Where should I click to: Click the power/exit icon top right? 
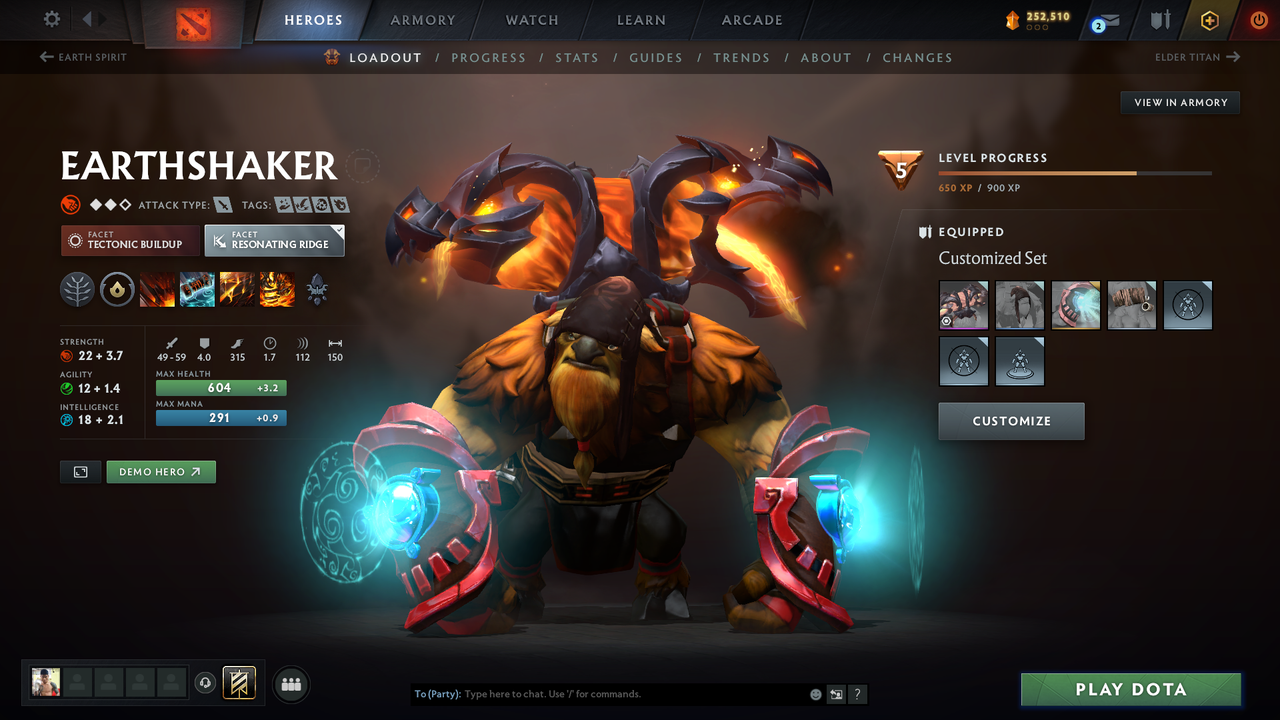1259,19
